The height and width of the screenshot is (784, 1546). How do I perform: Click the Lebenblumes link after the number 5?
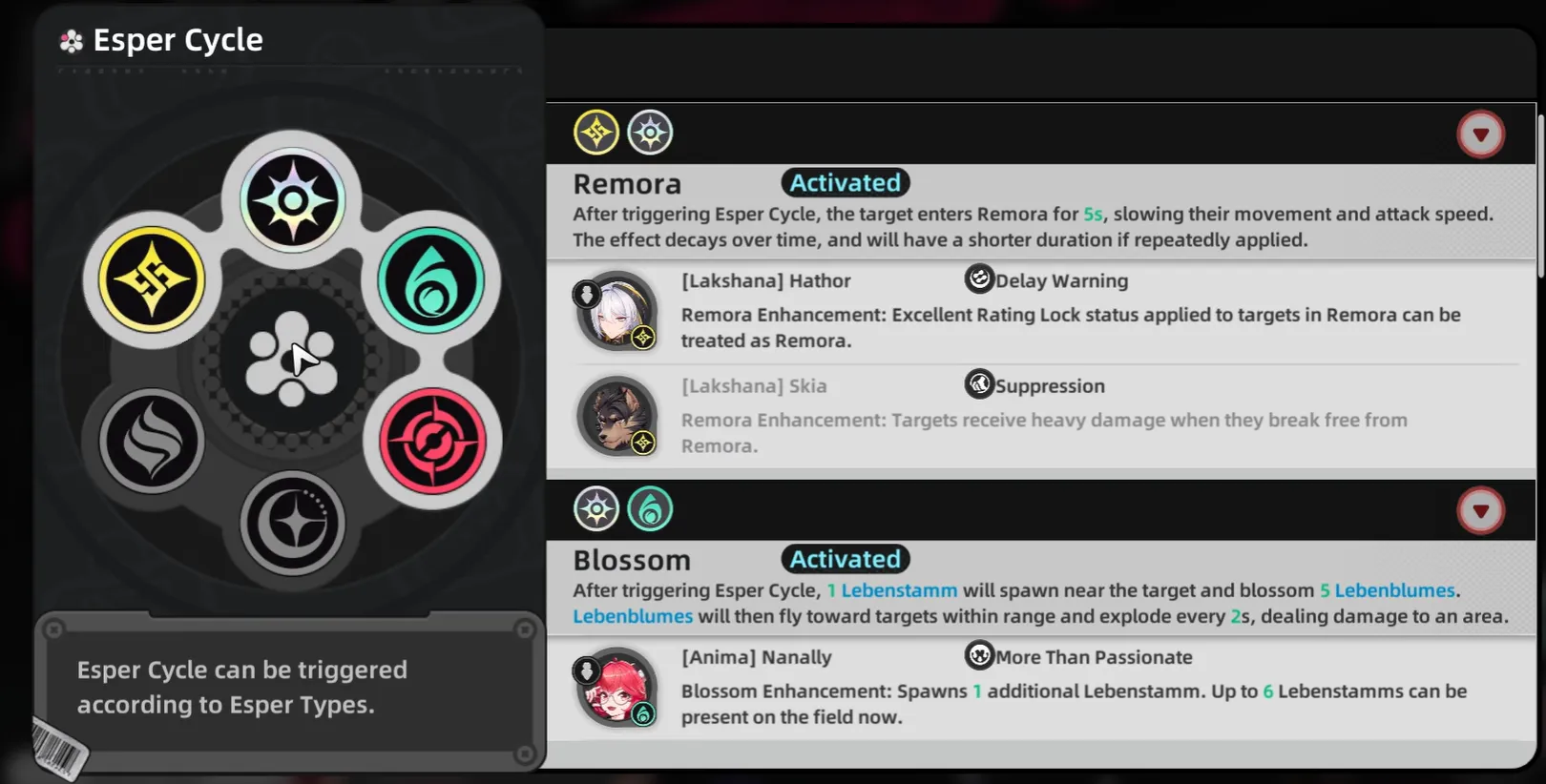click(1394, 590)
